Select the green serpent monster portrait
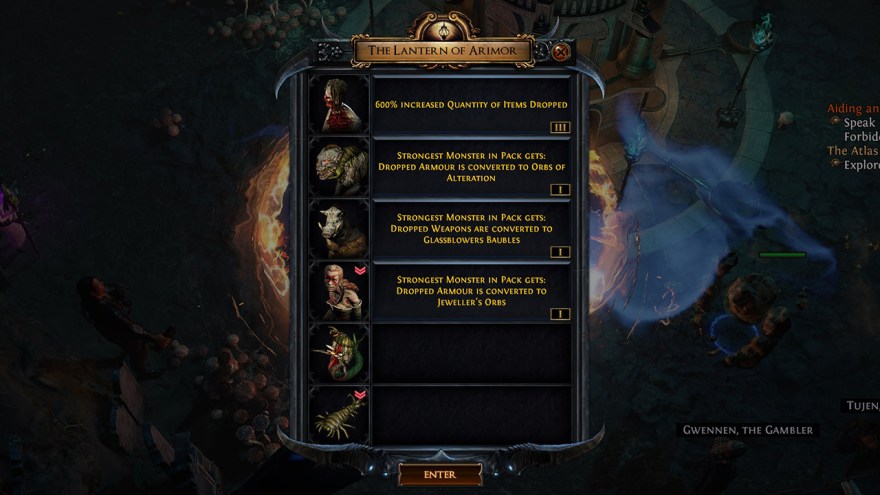The width and height of the screenshot is (880, 495). coord(339,353)
